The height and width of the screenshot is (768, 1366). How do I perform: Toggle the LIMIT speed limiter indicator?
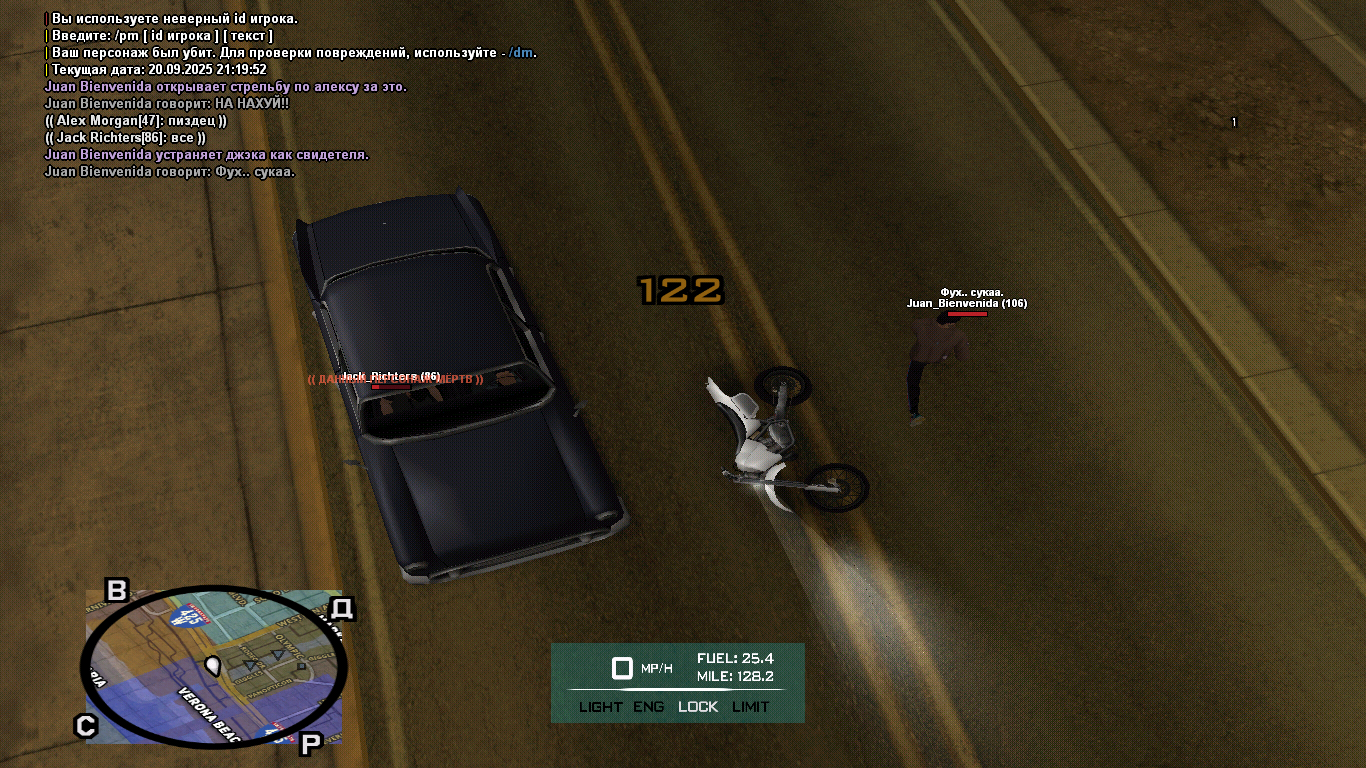point(750,707)
